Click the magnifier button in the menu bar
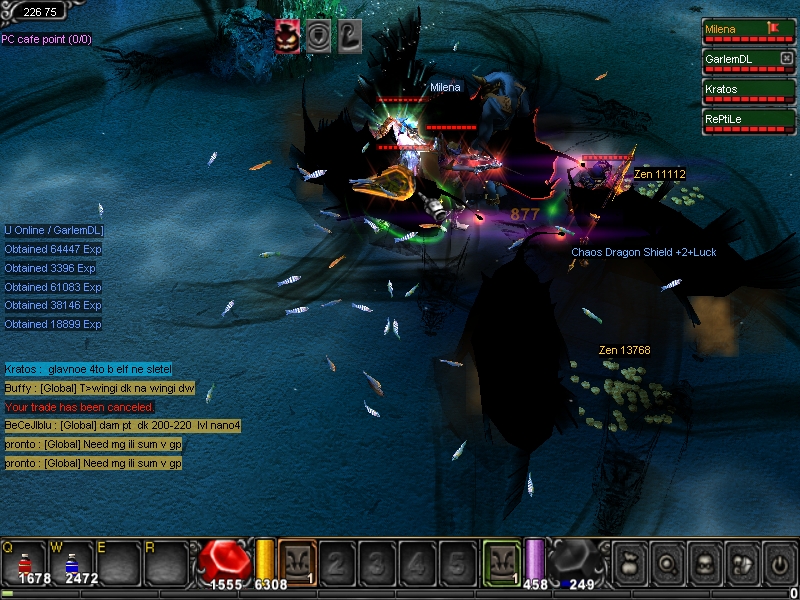Screen dimensions: 800x600 [x=666, y=563]
